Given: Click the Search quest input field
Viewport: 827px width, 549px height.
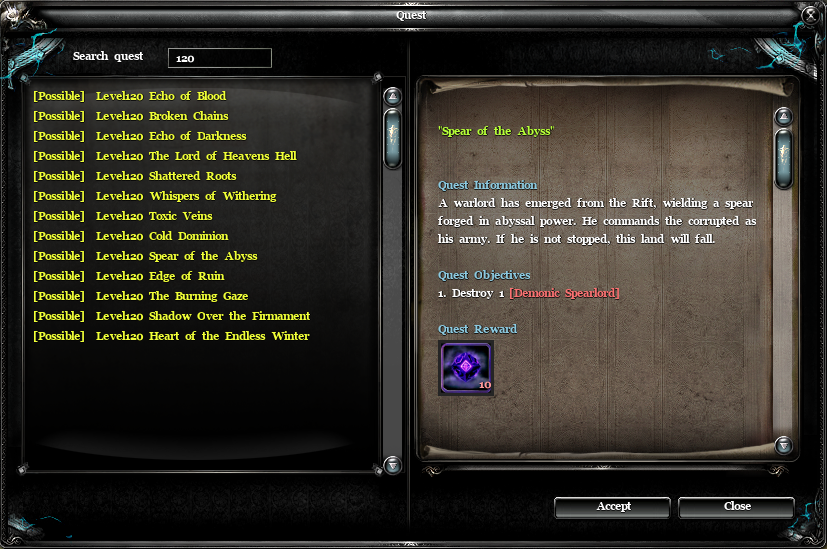Looking at the screenshot, I should (x=220, y=58).
